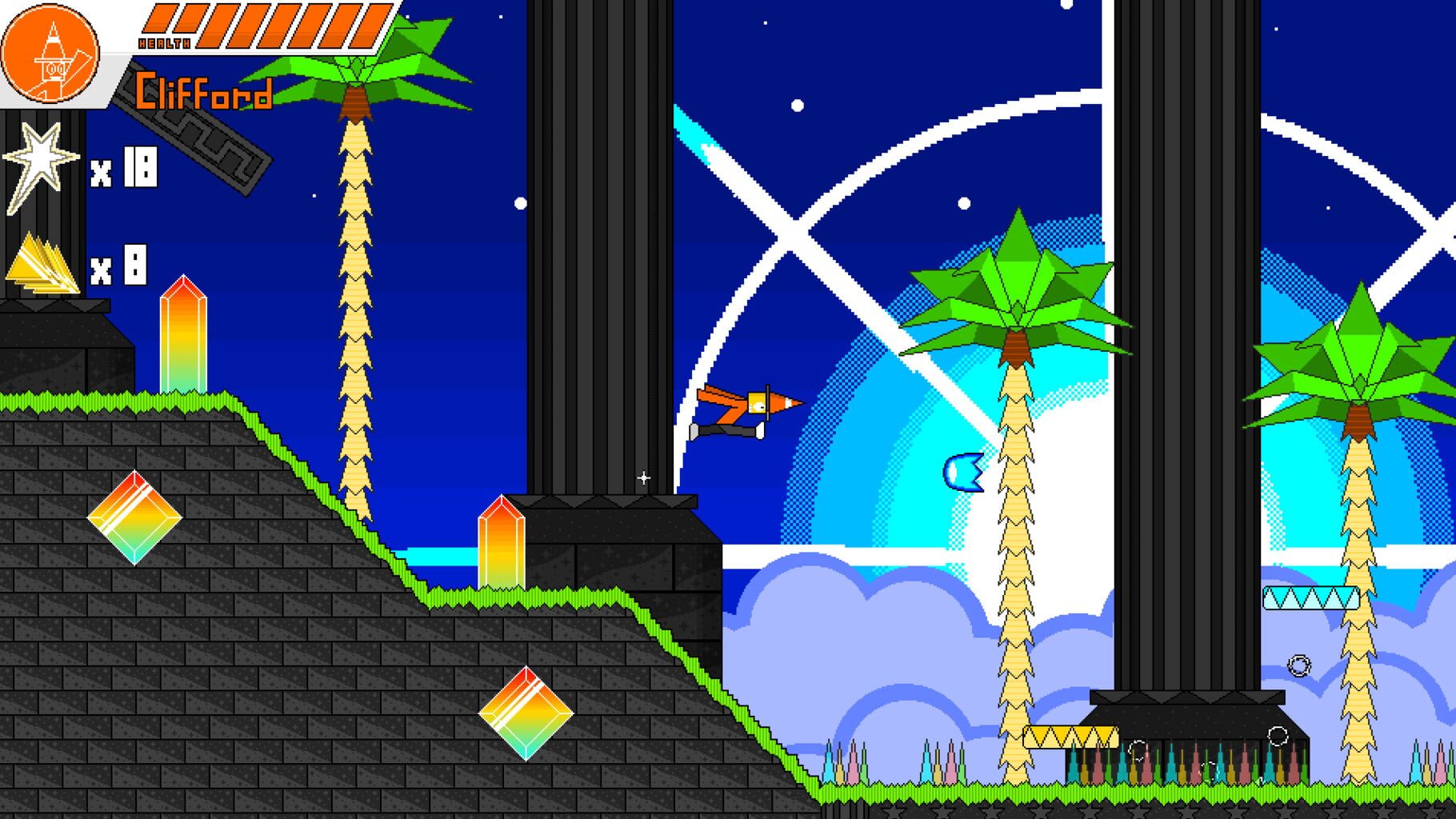Click the orange crystal on the left ledge
This screenshot has height=819, width=1456.
point(182,336)
